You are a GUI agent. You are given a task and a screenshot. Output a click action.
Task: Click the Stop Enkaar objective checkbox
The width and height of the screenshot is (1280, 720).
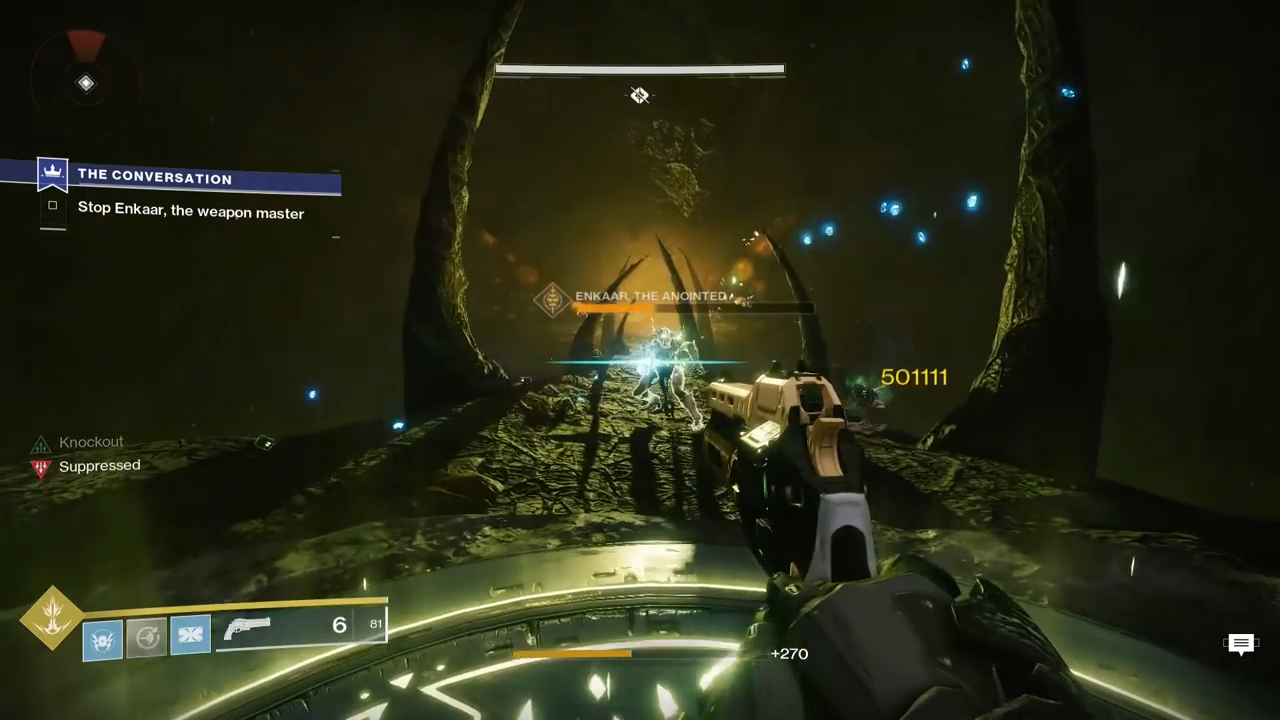click(x=53, y=206)
